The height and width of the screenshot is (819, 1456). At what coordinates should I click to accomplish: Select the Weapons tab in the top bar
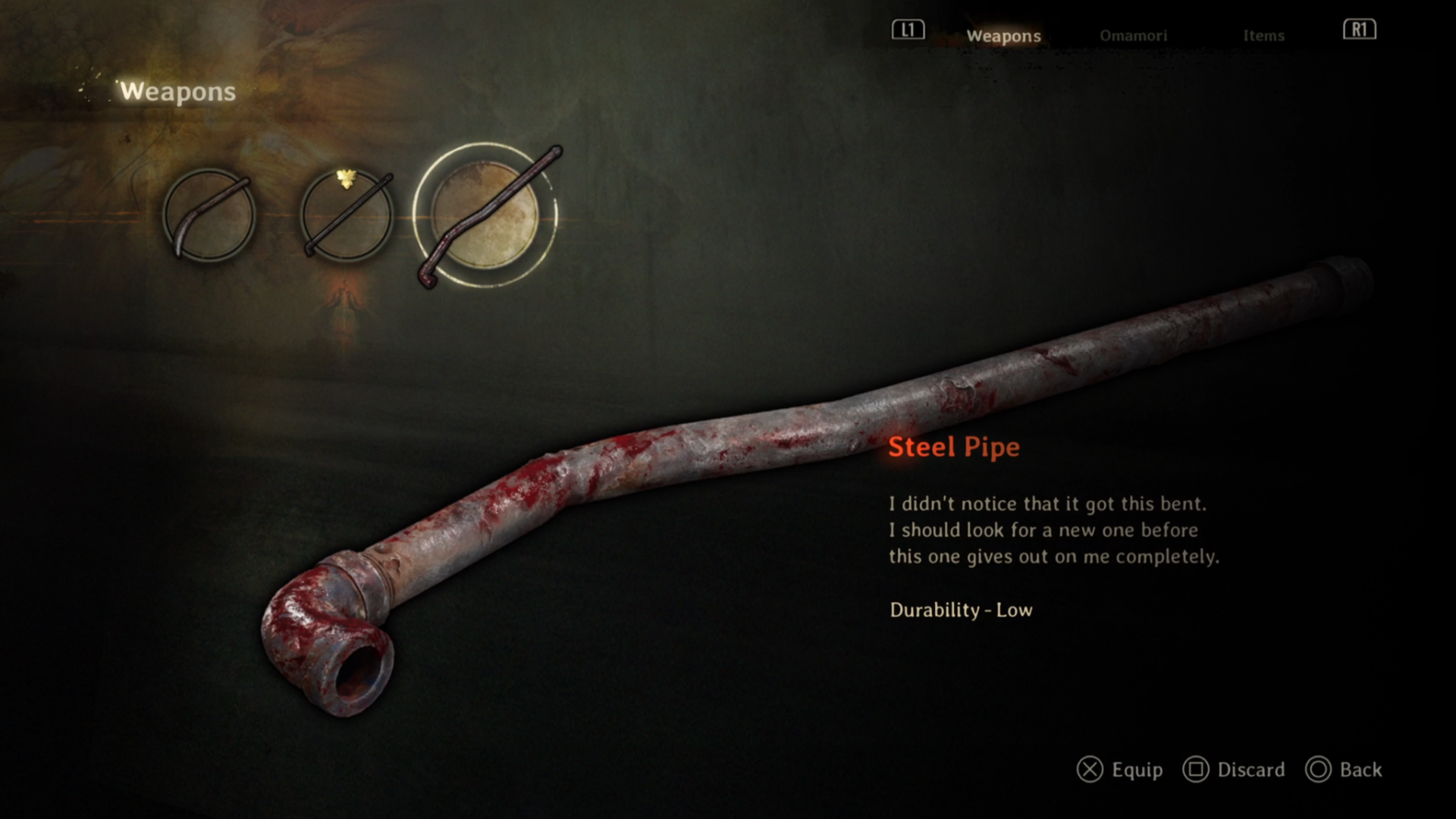pos(1003,36)
